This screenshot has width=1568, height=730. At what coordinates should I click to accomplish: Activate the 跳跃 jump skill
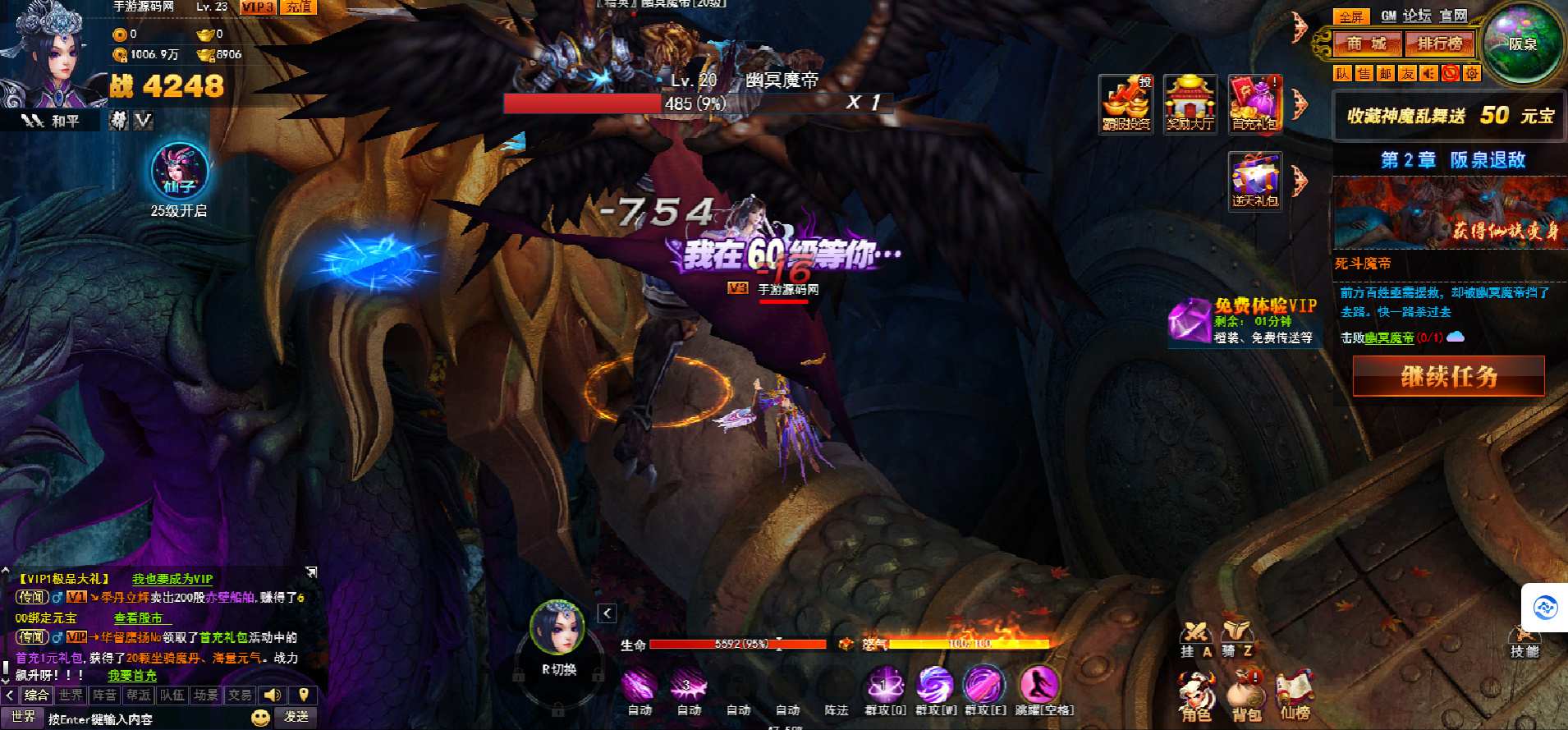click(1038, 686)
